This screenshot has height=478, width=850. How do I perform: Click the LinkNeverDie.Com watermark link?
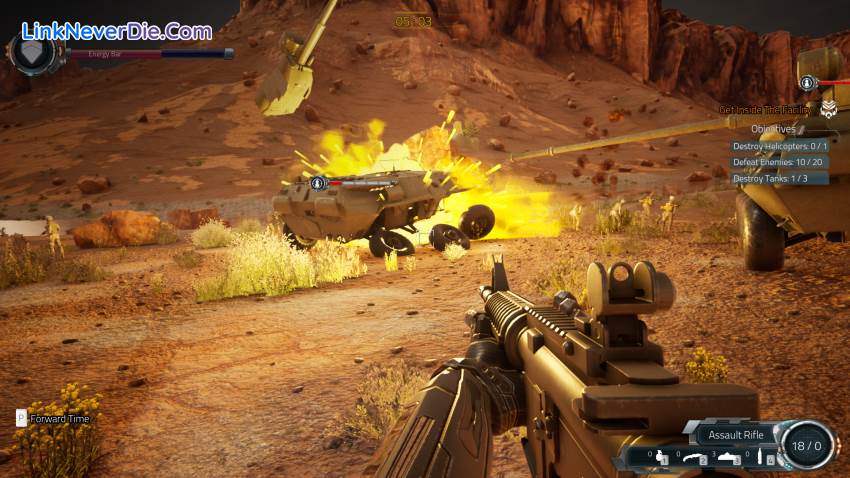click(116, 31)
